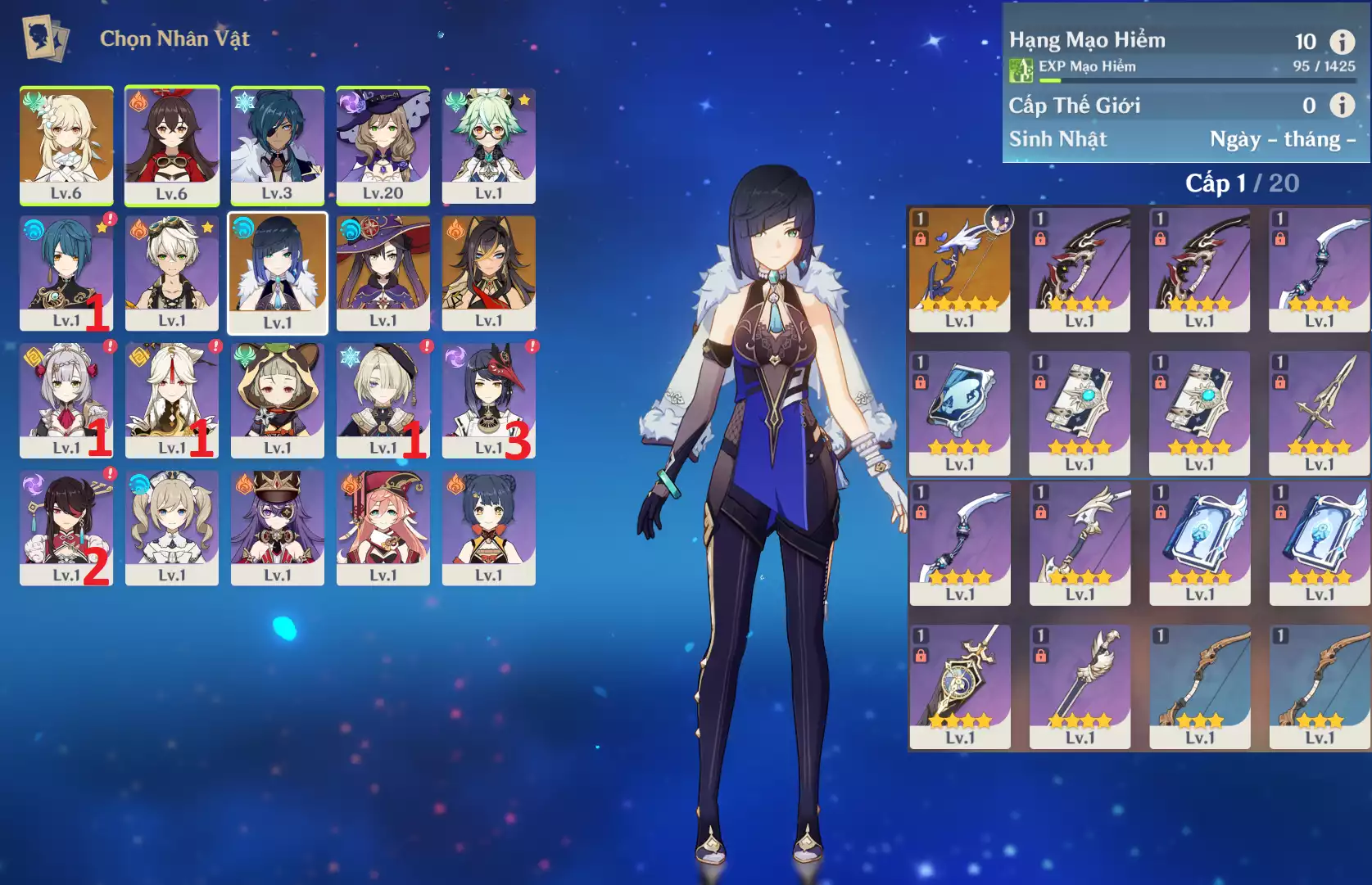Open the Cấp Thế Giới info button
The height and width of the screenshot is (885, 1372).
tap(1341, 105)
